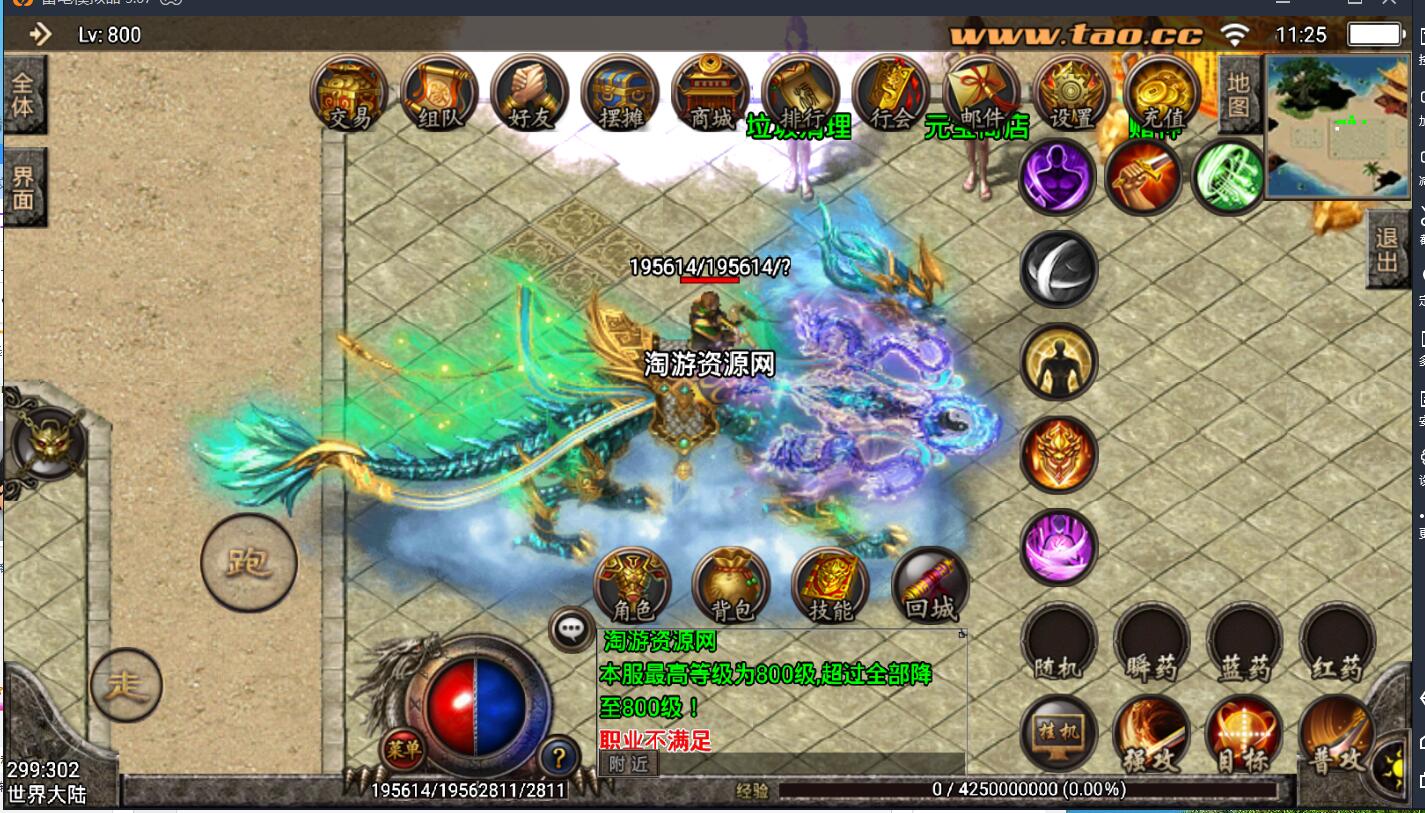Toggle the 跑 run button
Screen dimensions: 1425x813
click(249, 562)
